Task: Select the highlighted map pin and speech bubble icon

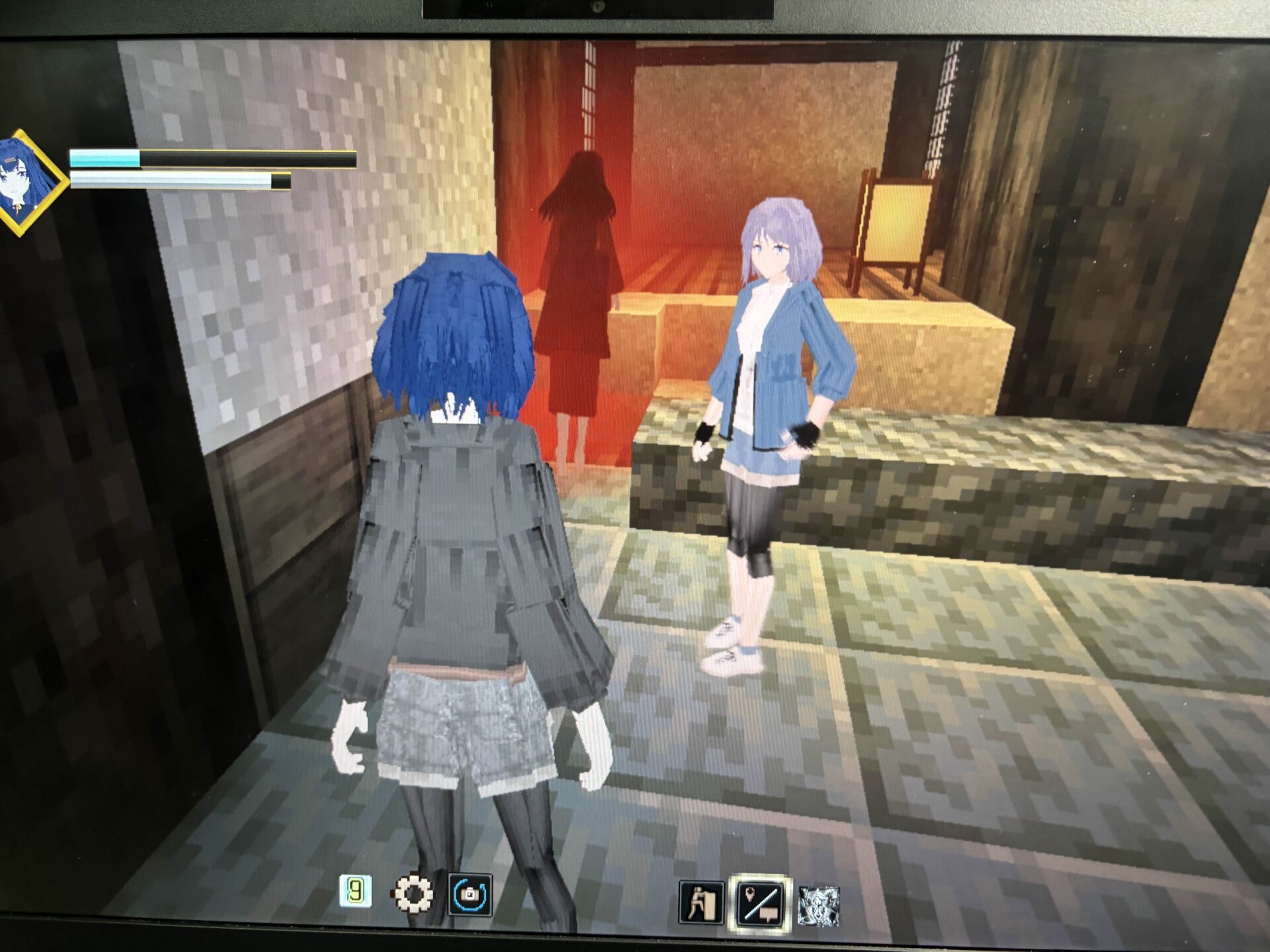Action: tap(760, 904)
